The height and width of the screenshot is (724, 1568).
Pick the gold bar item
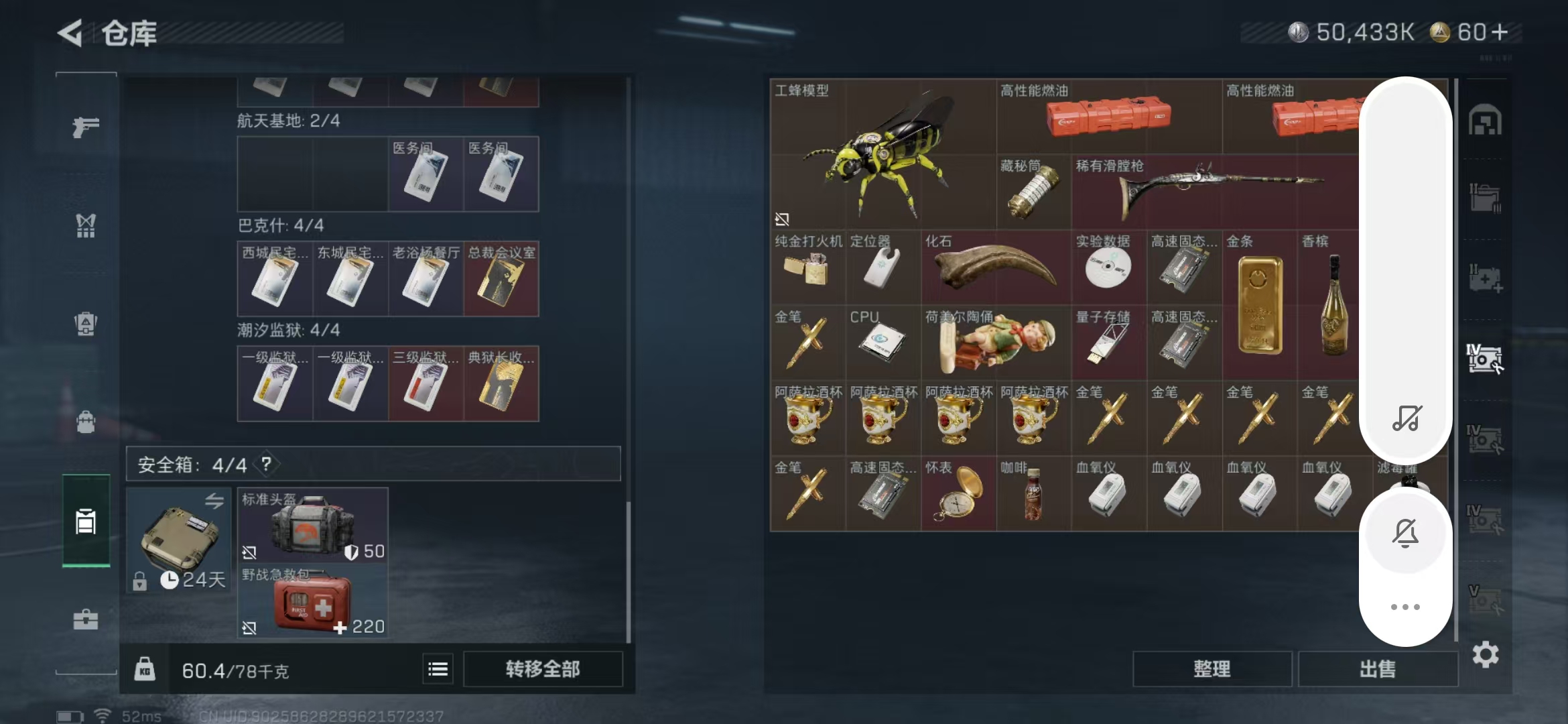pyautogui.click(x=1260, y=305)
